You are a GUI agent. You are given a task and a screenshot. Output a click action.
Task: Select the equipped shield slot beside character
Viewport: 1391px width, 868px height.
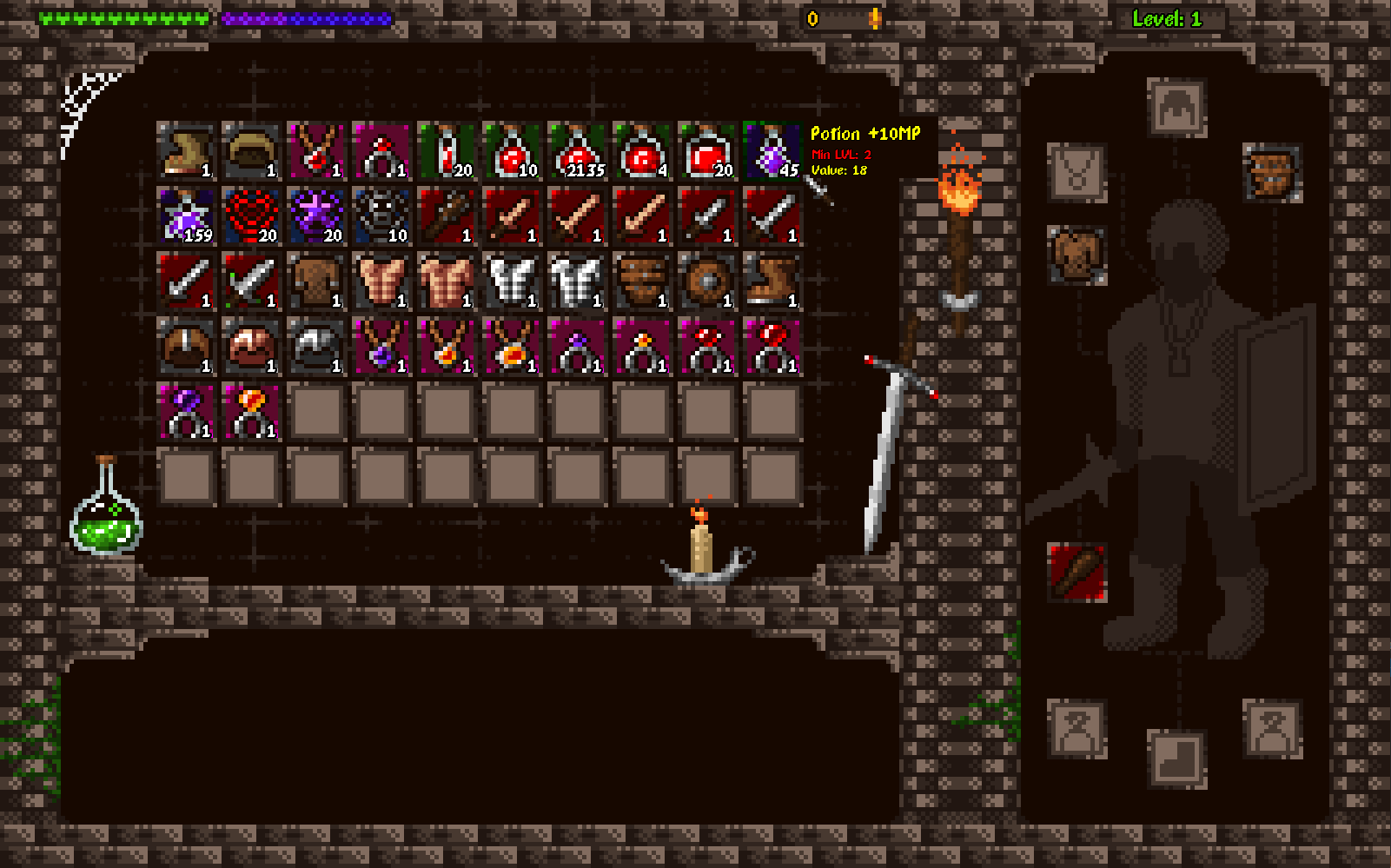pos(1272,173)
